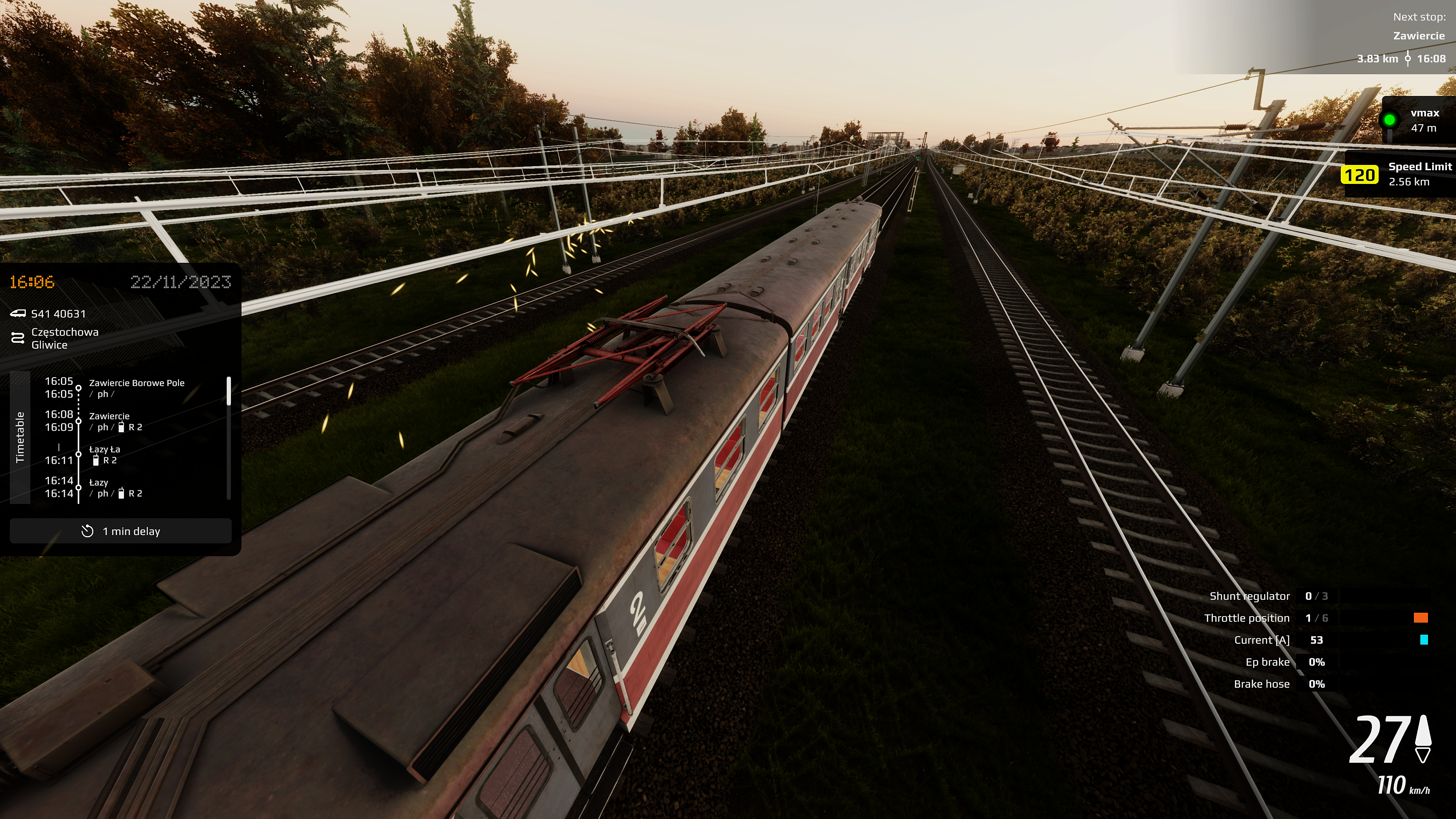Toggle the vertical Timetable tab
Image resolution: width=1456 pixels, height=819 pixels.
coord(20,437)
